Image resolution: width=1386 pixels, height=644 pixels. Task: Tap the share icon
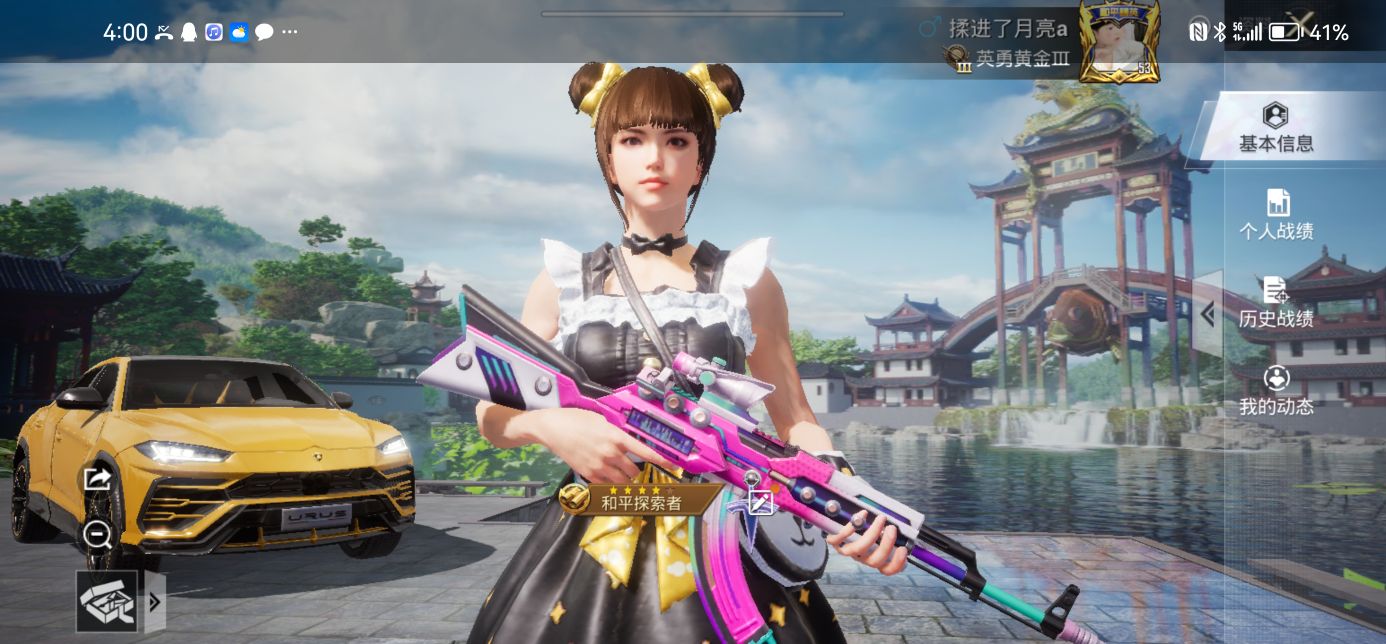97,479
